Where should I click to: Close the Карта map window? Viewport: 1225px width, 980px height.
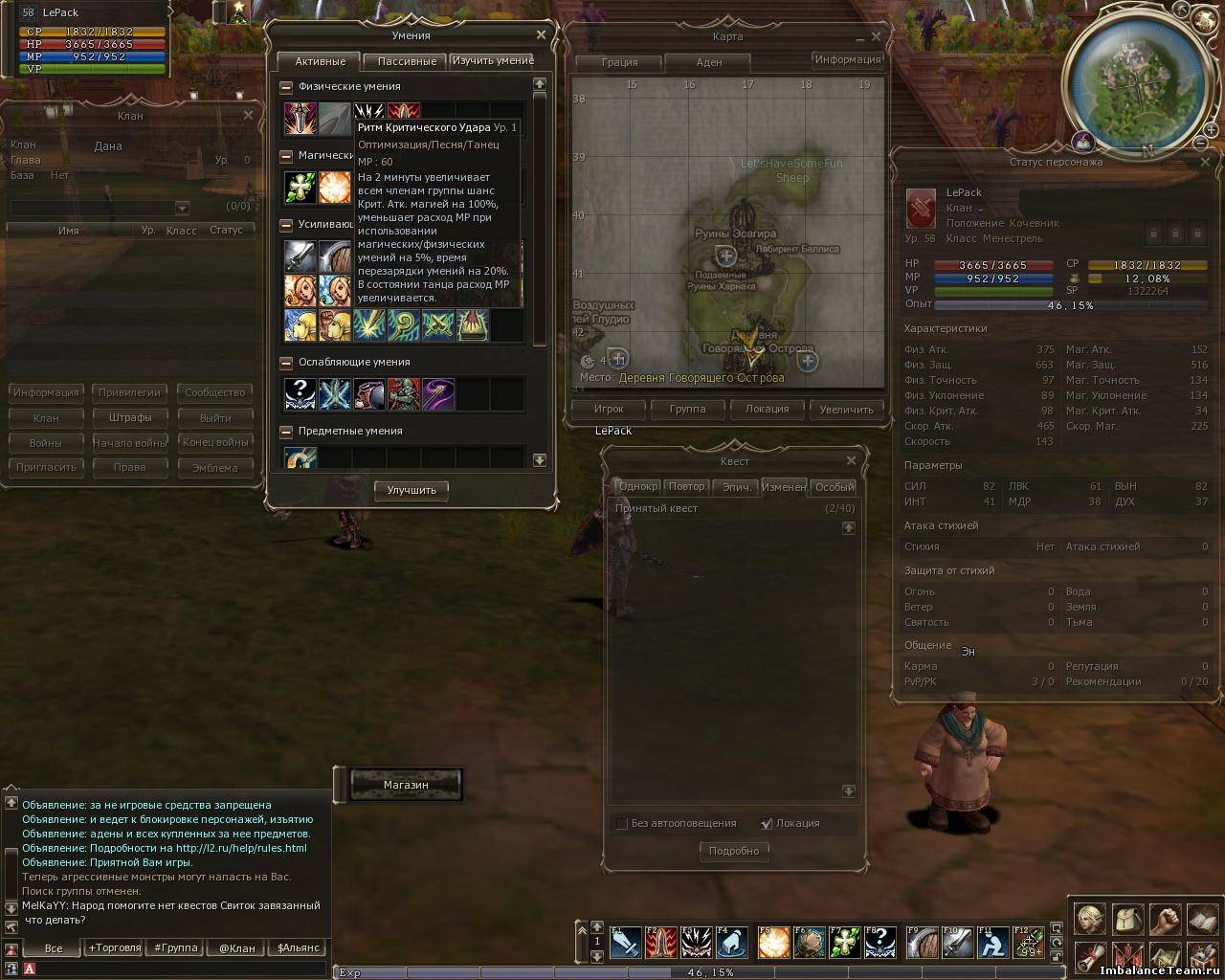(876, 36)
